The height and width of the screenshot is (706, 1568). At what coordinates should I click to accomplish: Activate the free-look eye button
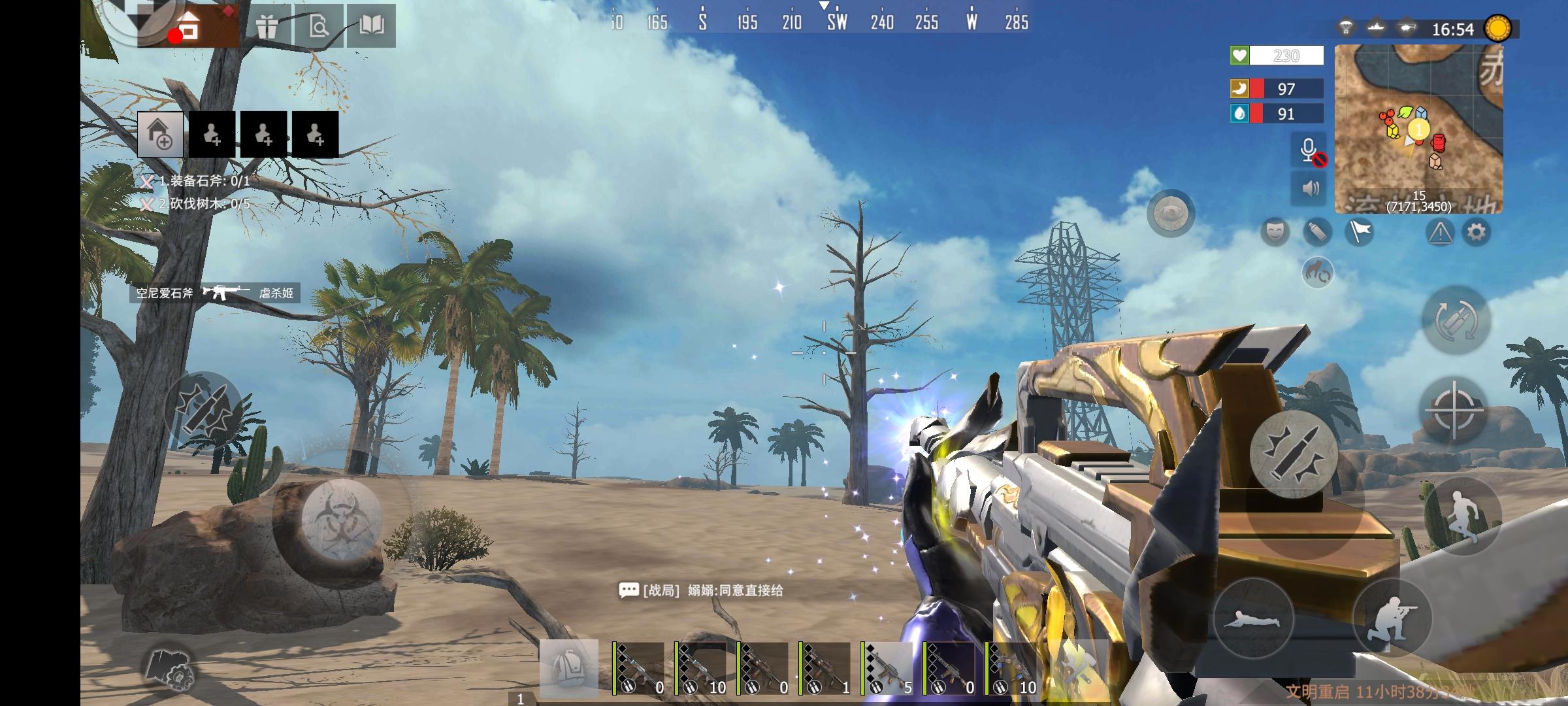(x=1170, y=214)
